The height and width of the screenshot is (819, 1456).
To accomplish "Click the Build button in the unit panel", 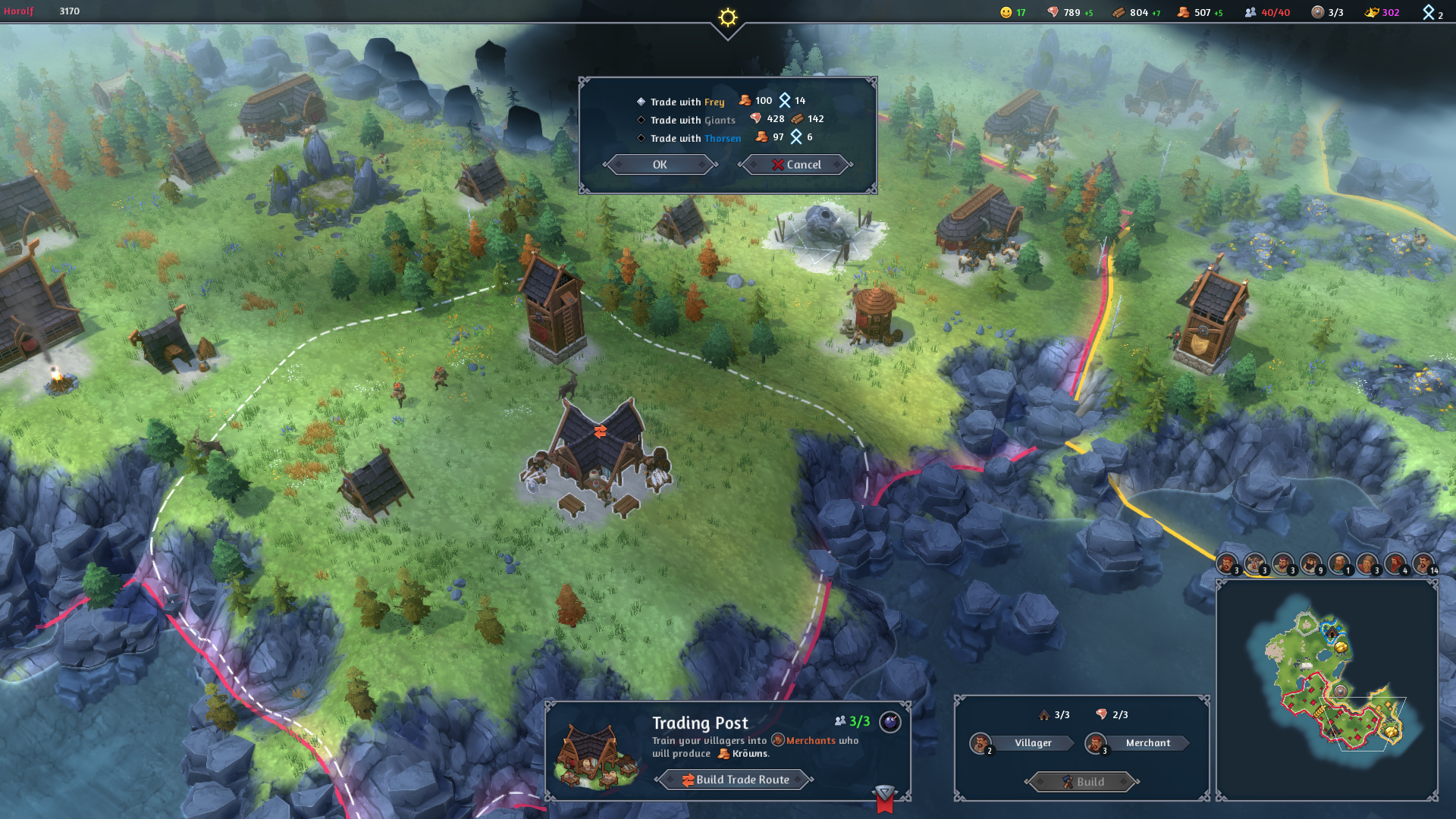I will pos(1082,782).
